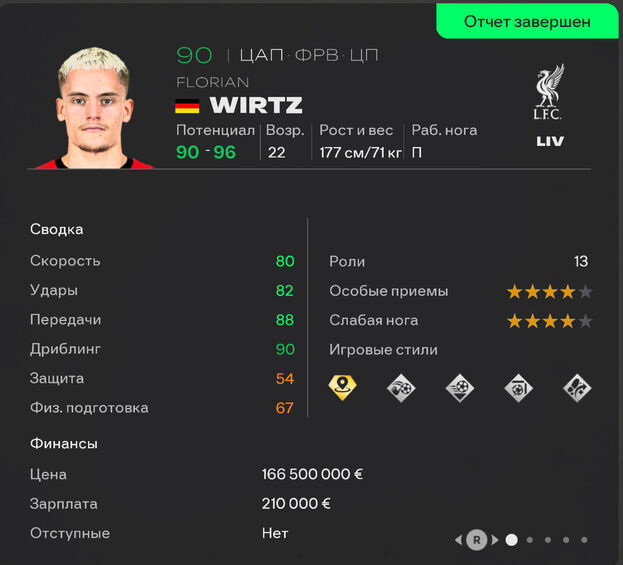
Task: Click the green Отчет завершен badge
Action: coord(527,21)
